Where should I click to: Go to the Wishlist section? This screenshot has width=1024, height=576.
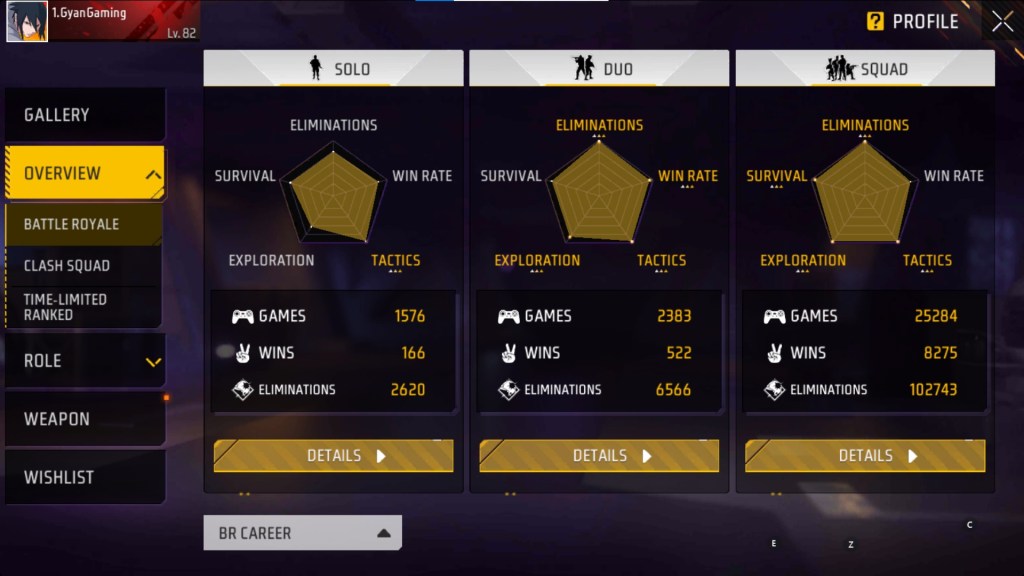point(84,477)
